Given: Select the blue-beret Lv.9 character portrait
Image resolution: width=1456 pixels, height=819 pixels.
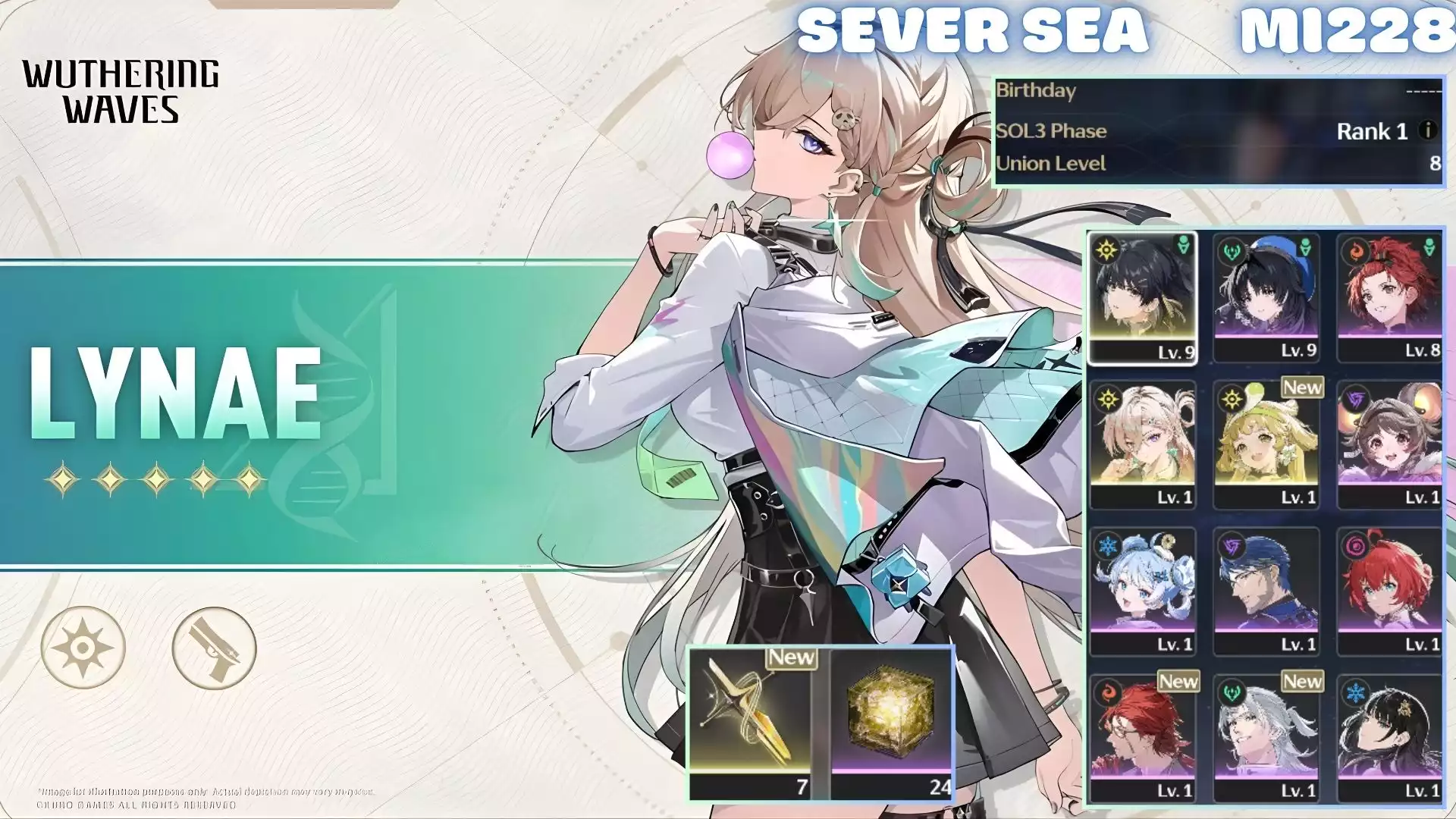Looking at the screenshot, I should tap(1268, 296).
